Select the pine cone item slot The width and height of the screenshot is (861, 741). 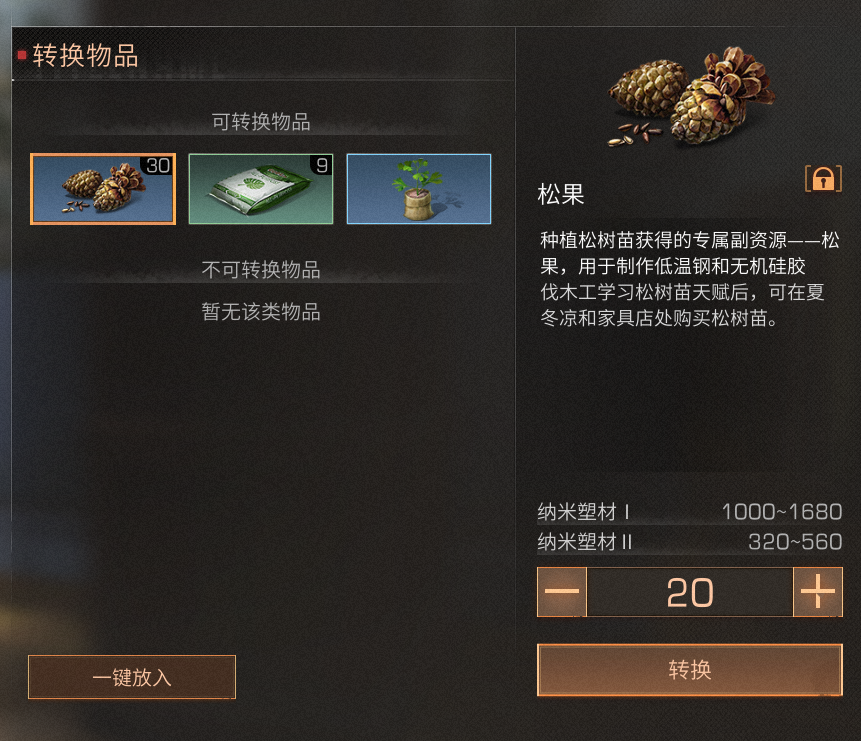(103, 189)
